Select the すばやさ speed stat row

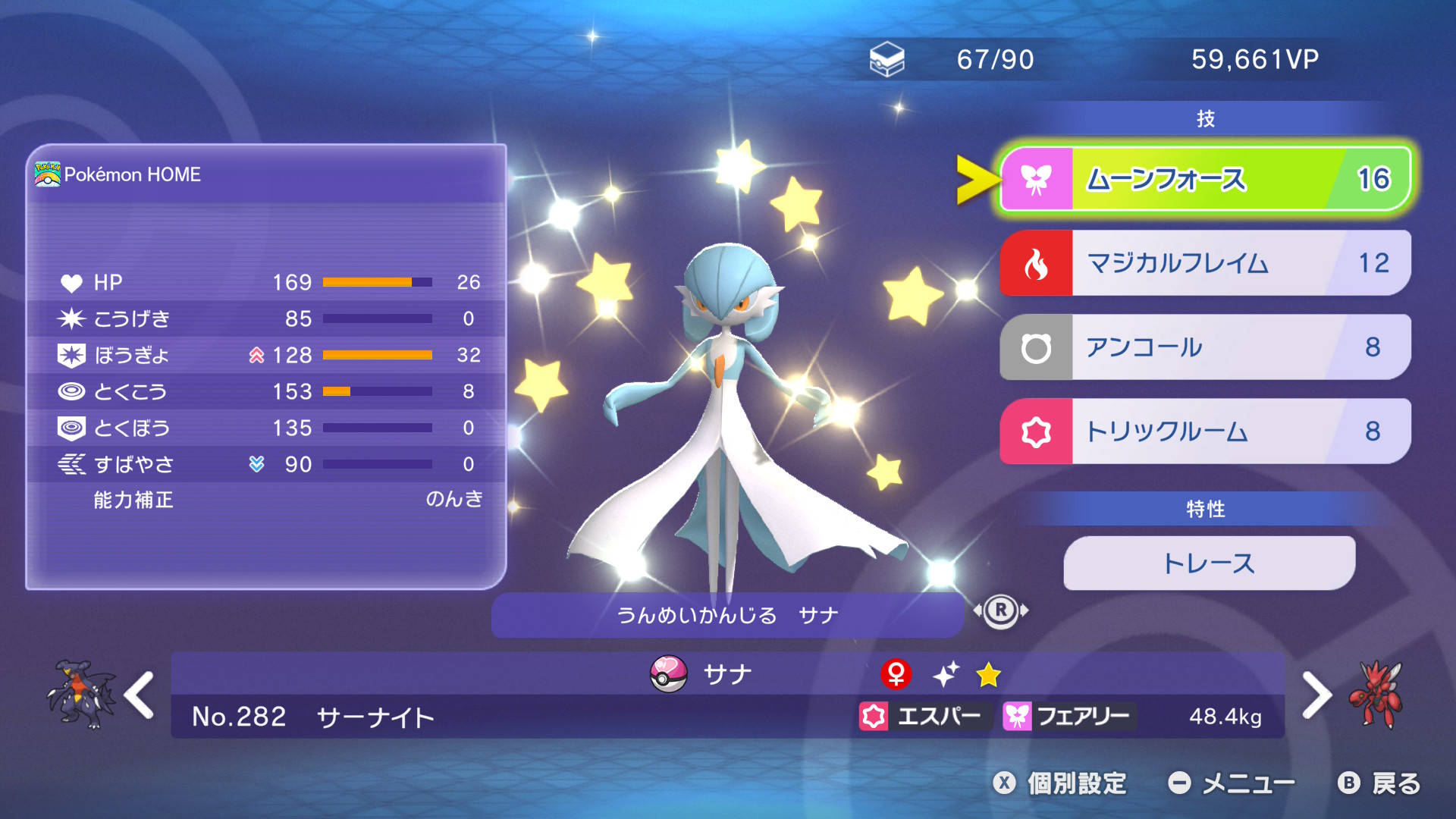265,464
